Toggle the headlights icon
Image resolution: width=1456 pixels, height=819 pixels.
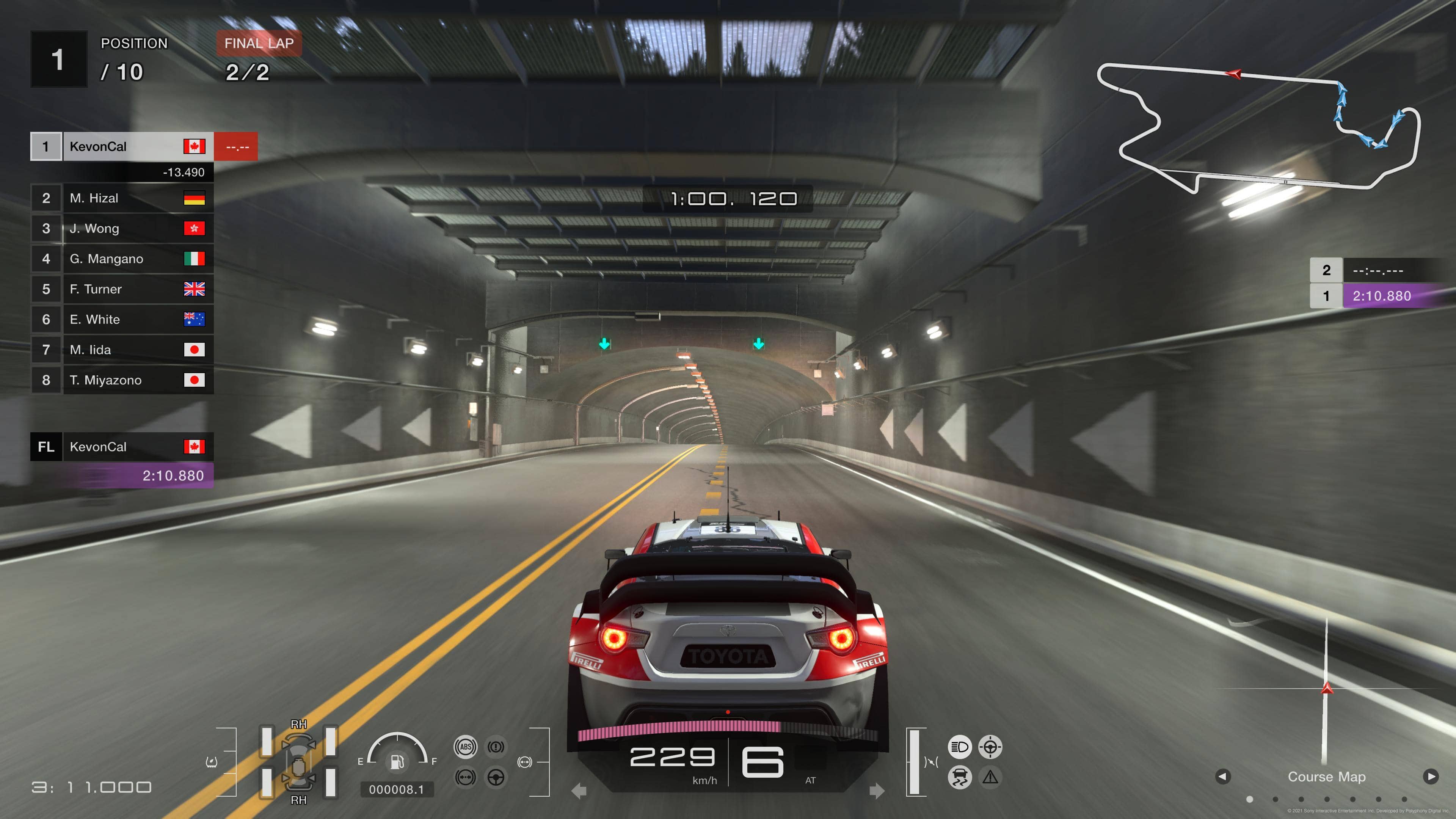coord(960,747)
